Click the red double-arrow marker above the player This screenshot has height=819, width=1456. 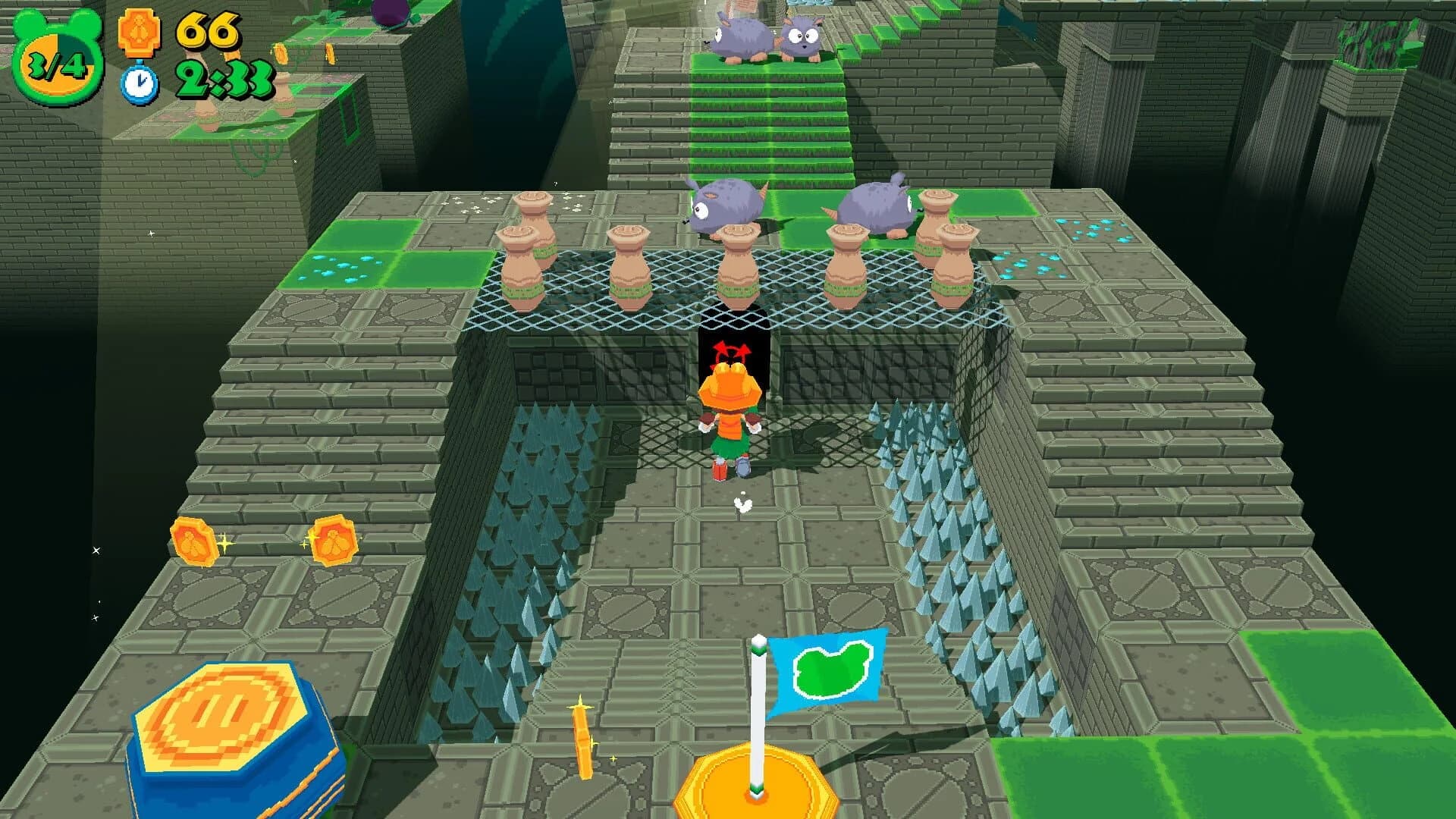(x=730, y=353)
